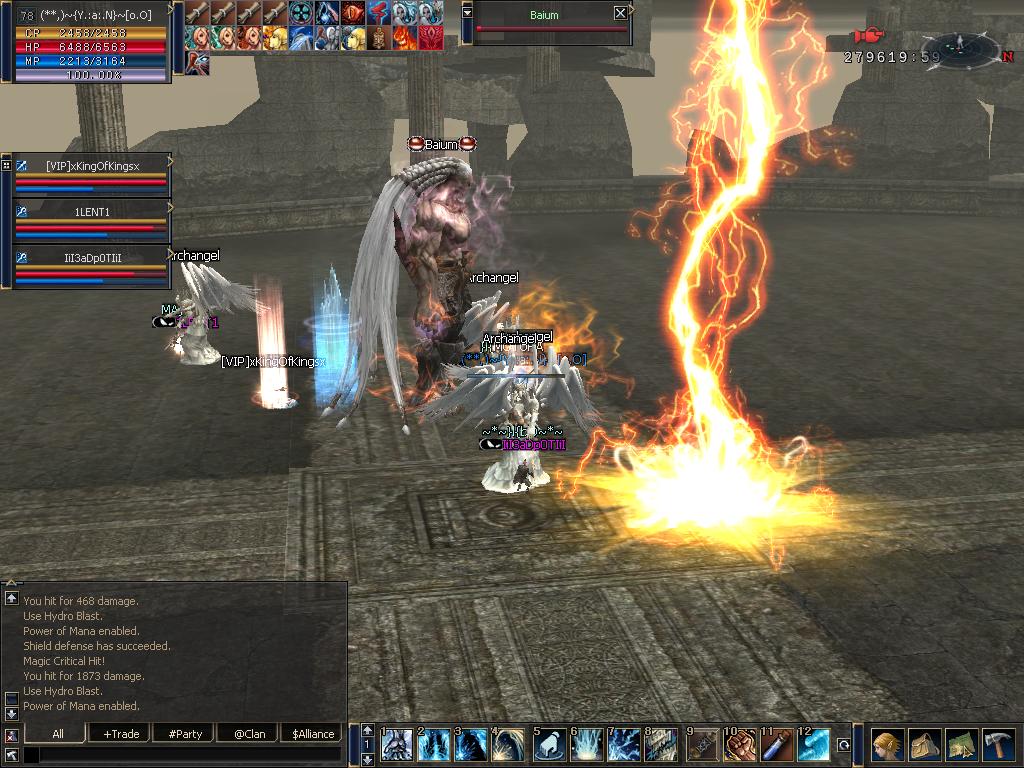
Task: Switch hotbar page with the up arrow
Action: (x=367, y=731)
